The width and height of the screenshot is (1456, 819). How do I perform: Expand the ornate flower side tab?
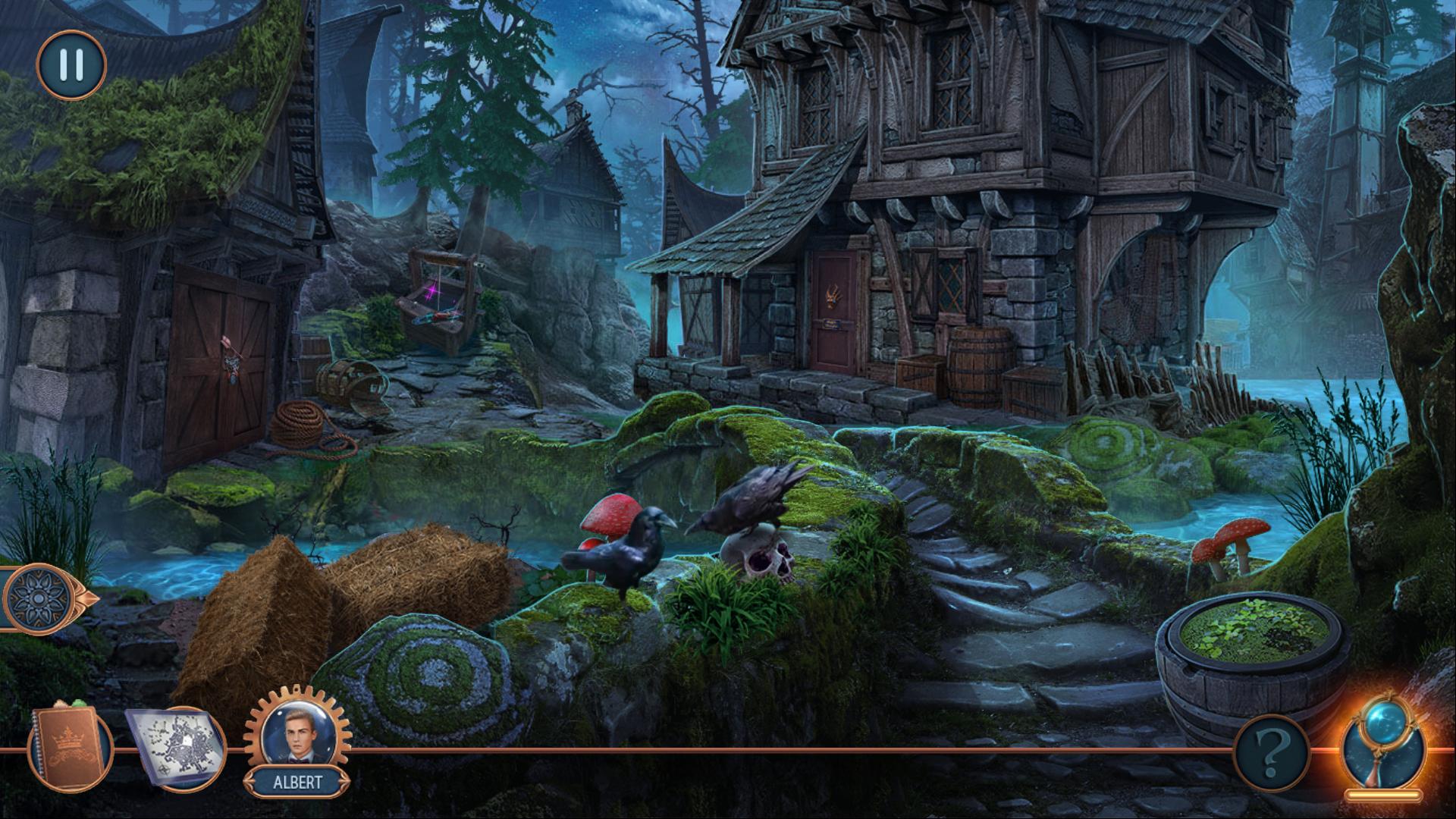45,598
